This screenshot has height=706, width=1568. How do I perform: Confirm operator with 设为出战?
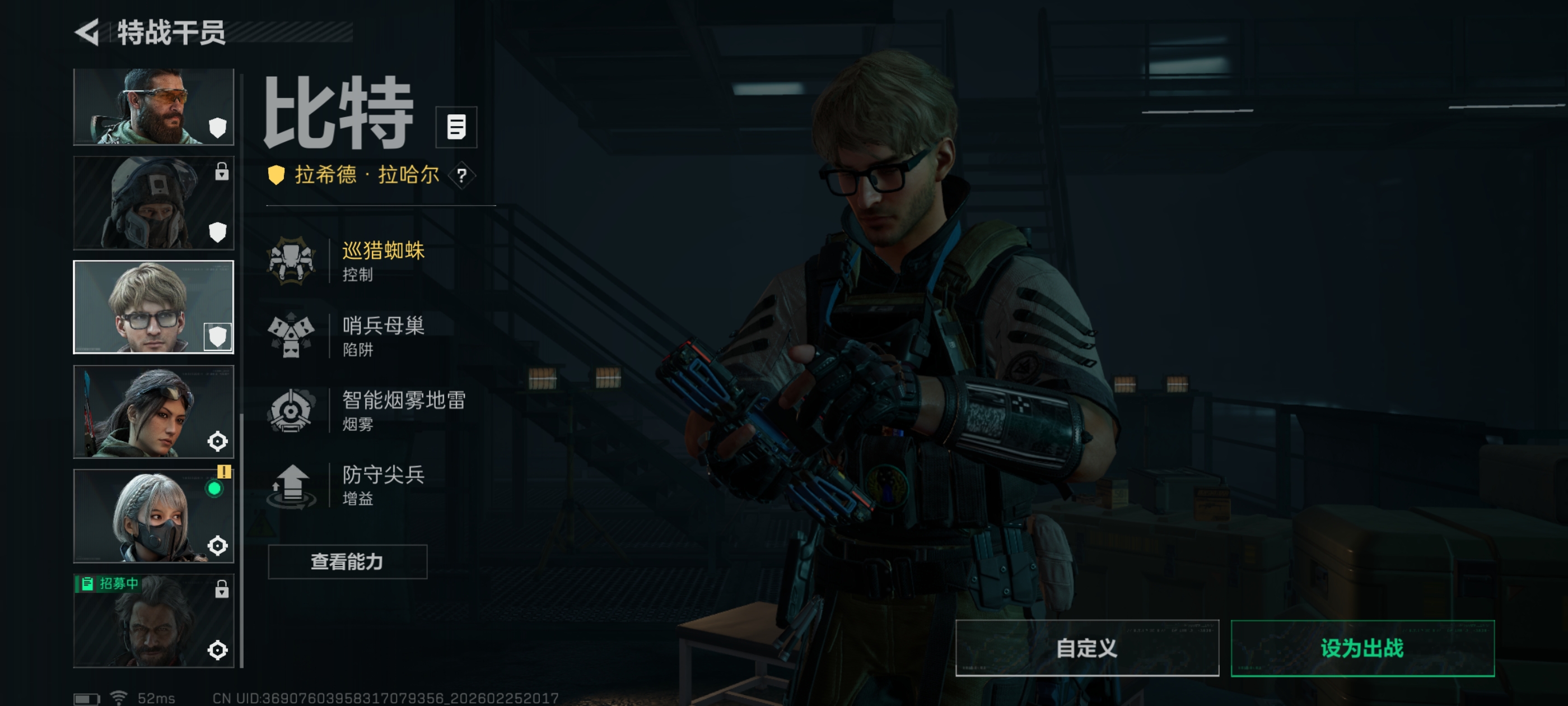point(1362,648)
